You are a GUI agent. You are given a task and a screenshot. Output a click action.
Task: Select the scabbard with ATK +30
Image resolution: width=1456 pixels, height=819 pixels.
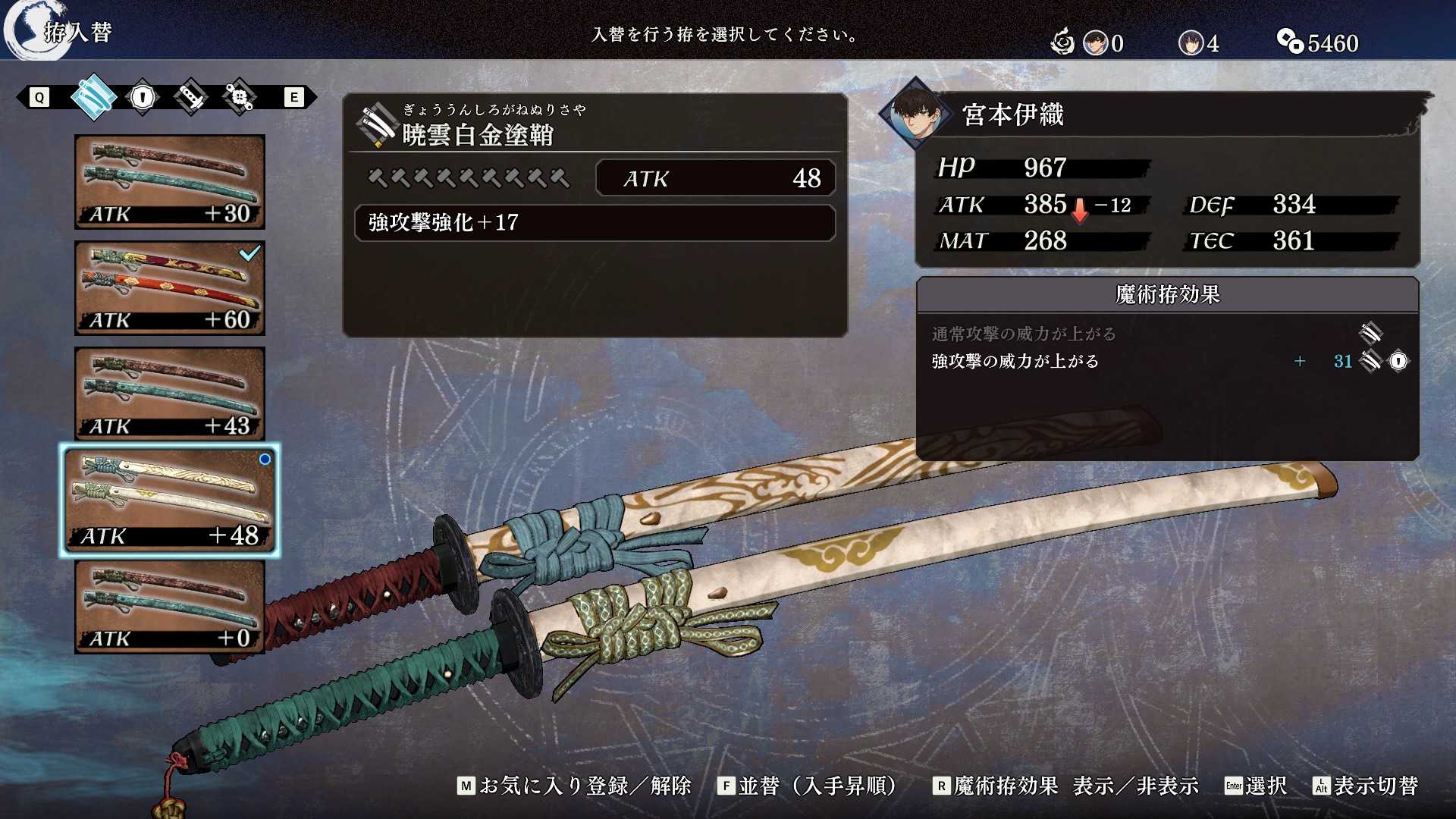click(170, 182)
